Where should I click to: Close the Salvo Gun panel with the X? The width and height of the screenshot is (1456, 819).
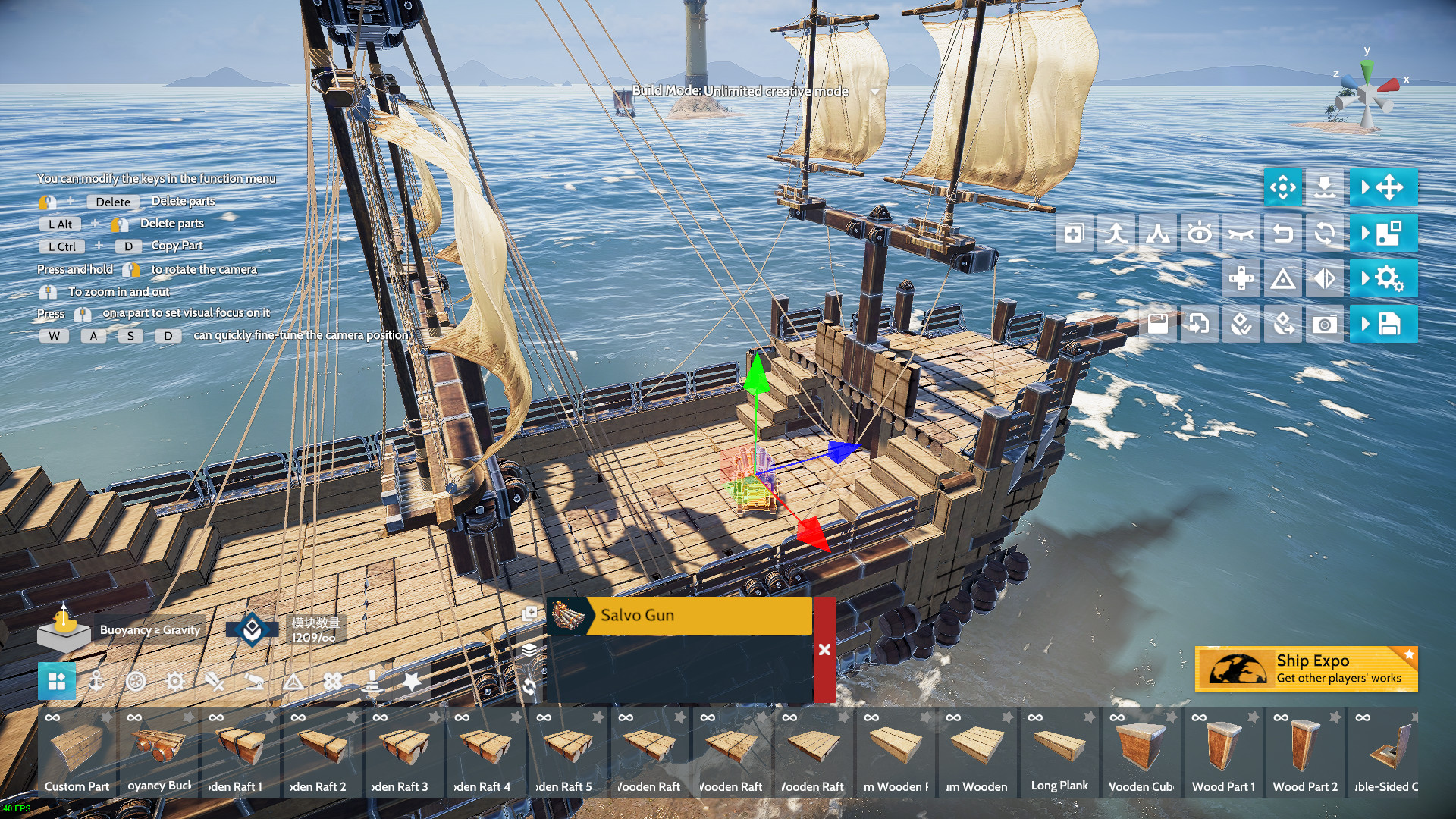tap(824, 649)
